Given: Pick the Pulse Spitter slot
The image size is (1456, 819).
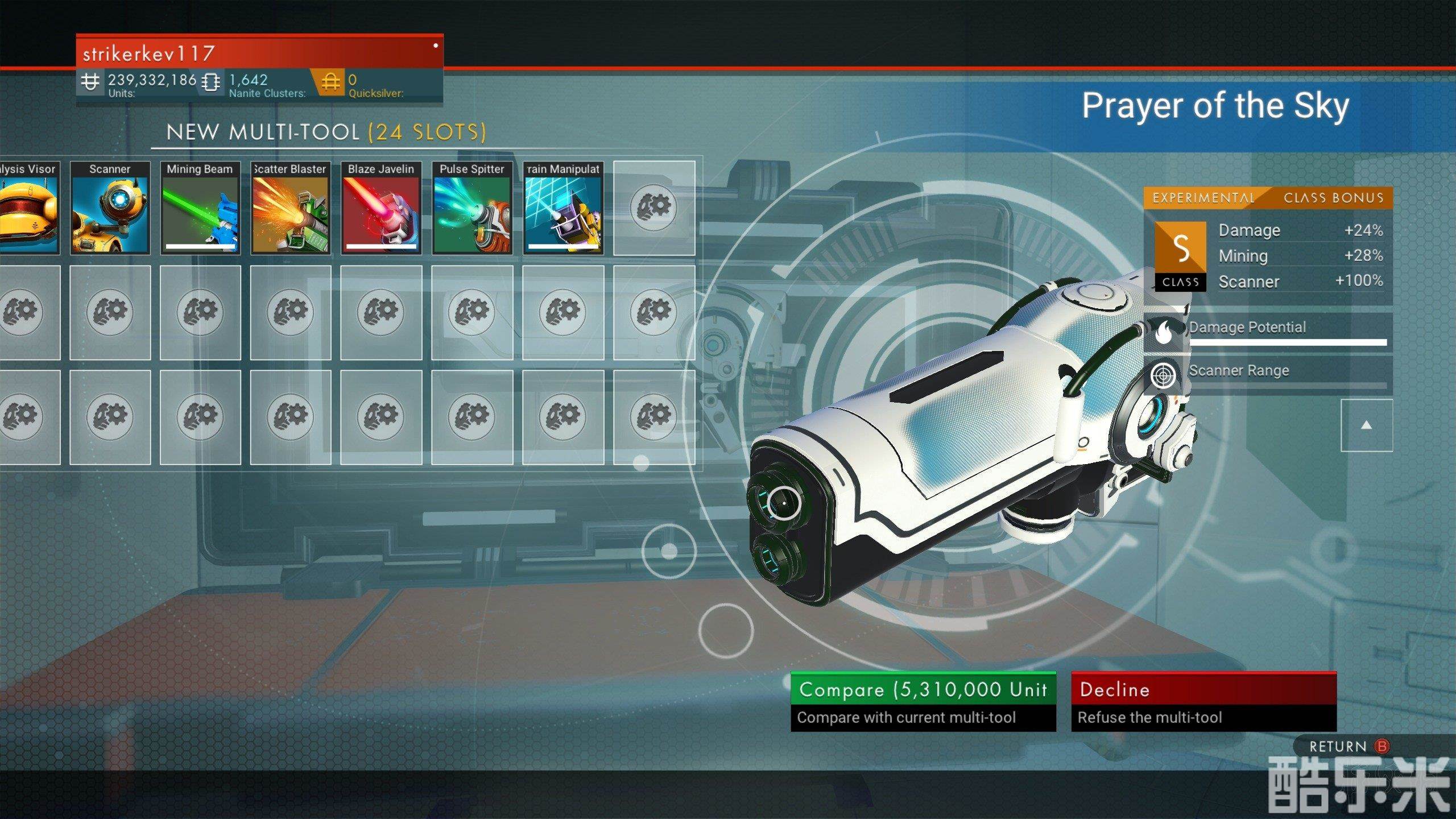Looking at the screenshot, I should pyautogui.click(x=472, y=208).
